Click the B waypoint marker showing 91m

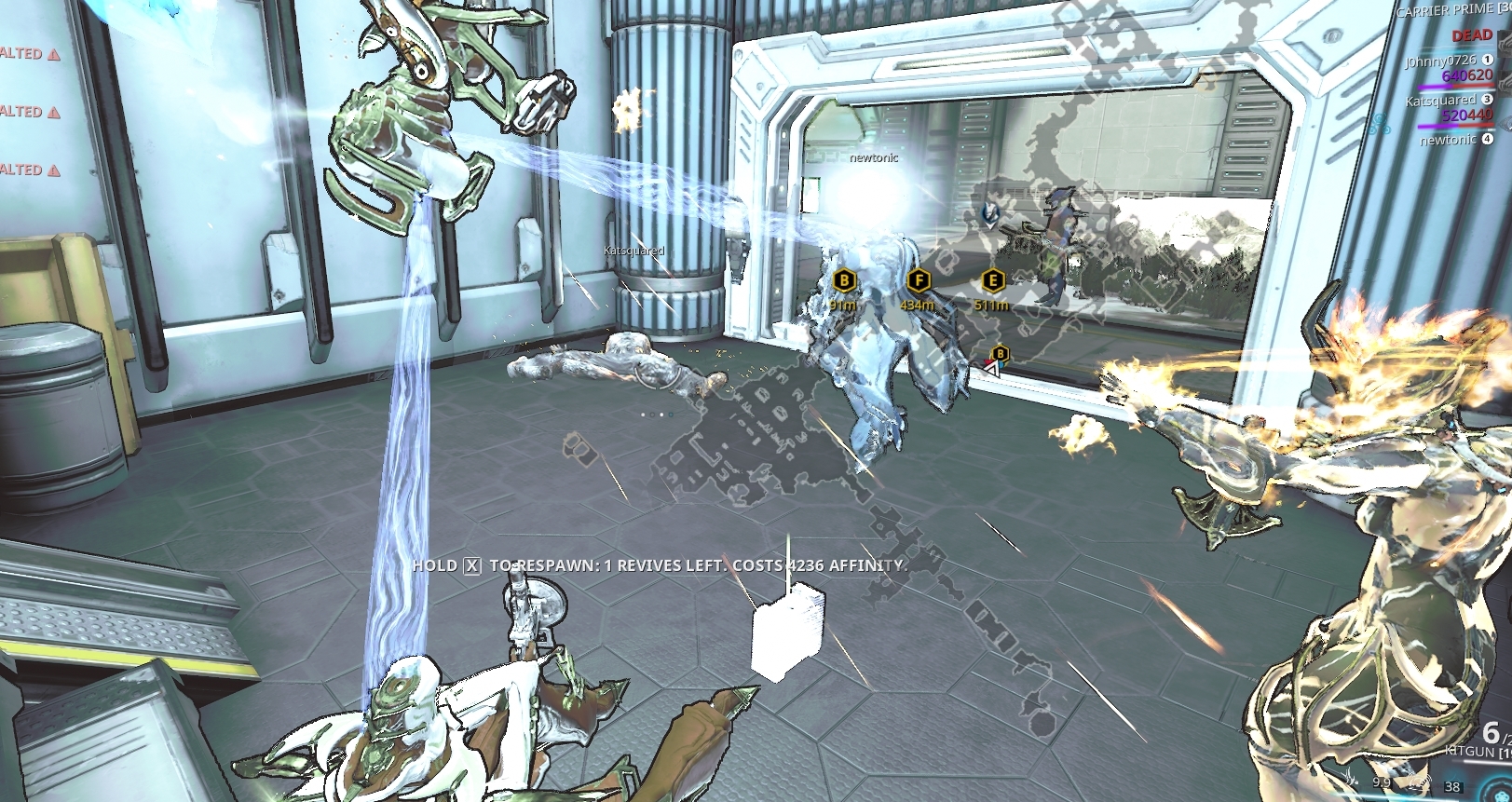(x=843, y=278)
